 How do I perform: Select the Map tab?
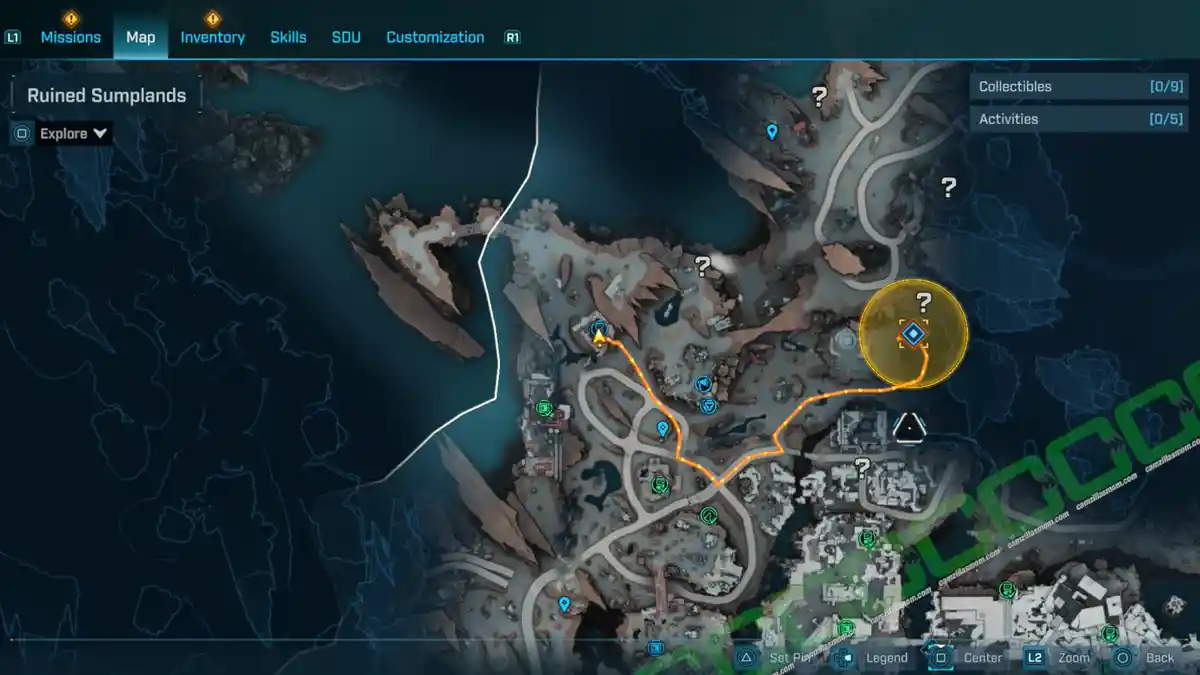pos(140,37)
